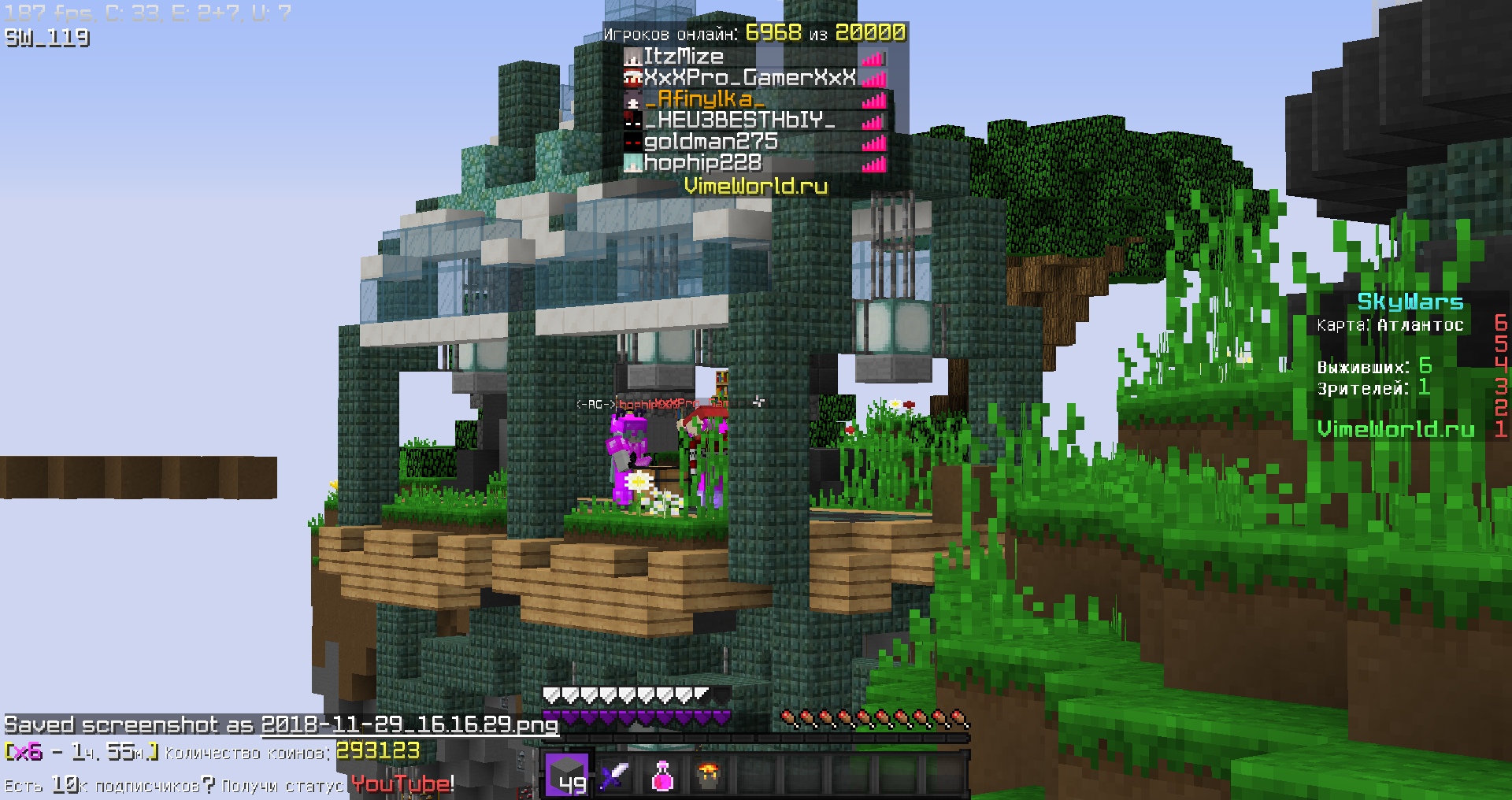Select goldman275 in the player list
This screenshot has height=800, width=1512.
pos(710,142)
